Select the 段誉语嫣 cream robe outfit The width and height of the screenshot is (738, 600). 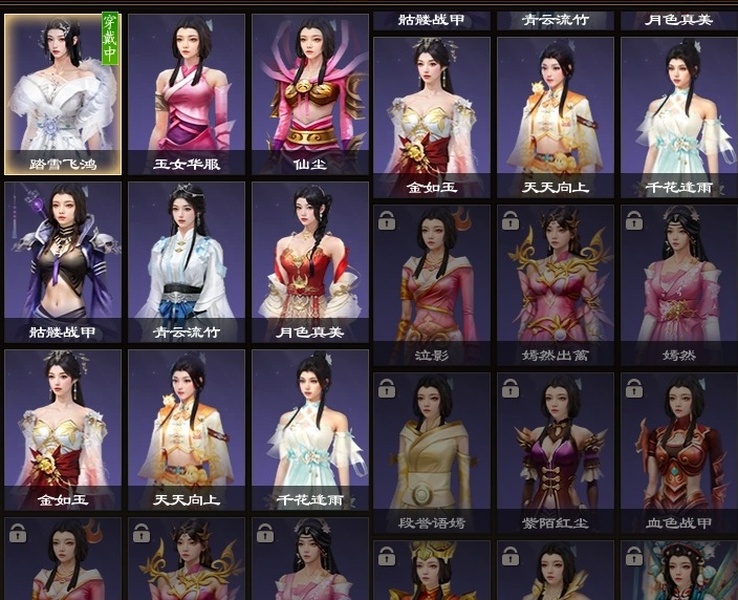pos(431,452)
